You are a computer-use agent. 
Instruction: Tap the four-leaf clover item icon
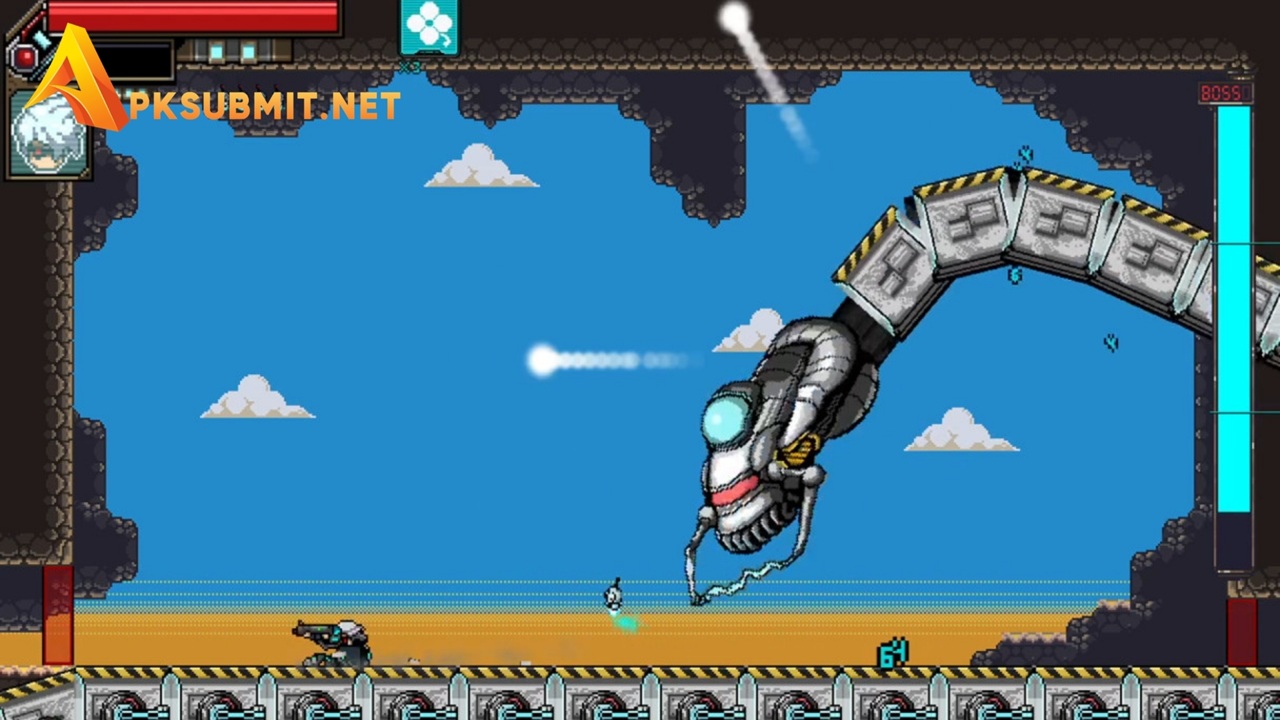pyautogui.click(x=429, y=27)
